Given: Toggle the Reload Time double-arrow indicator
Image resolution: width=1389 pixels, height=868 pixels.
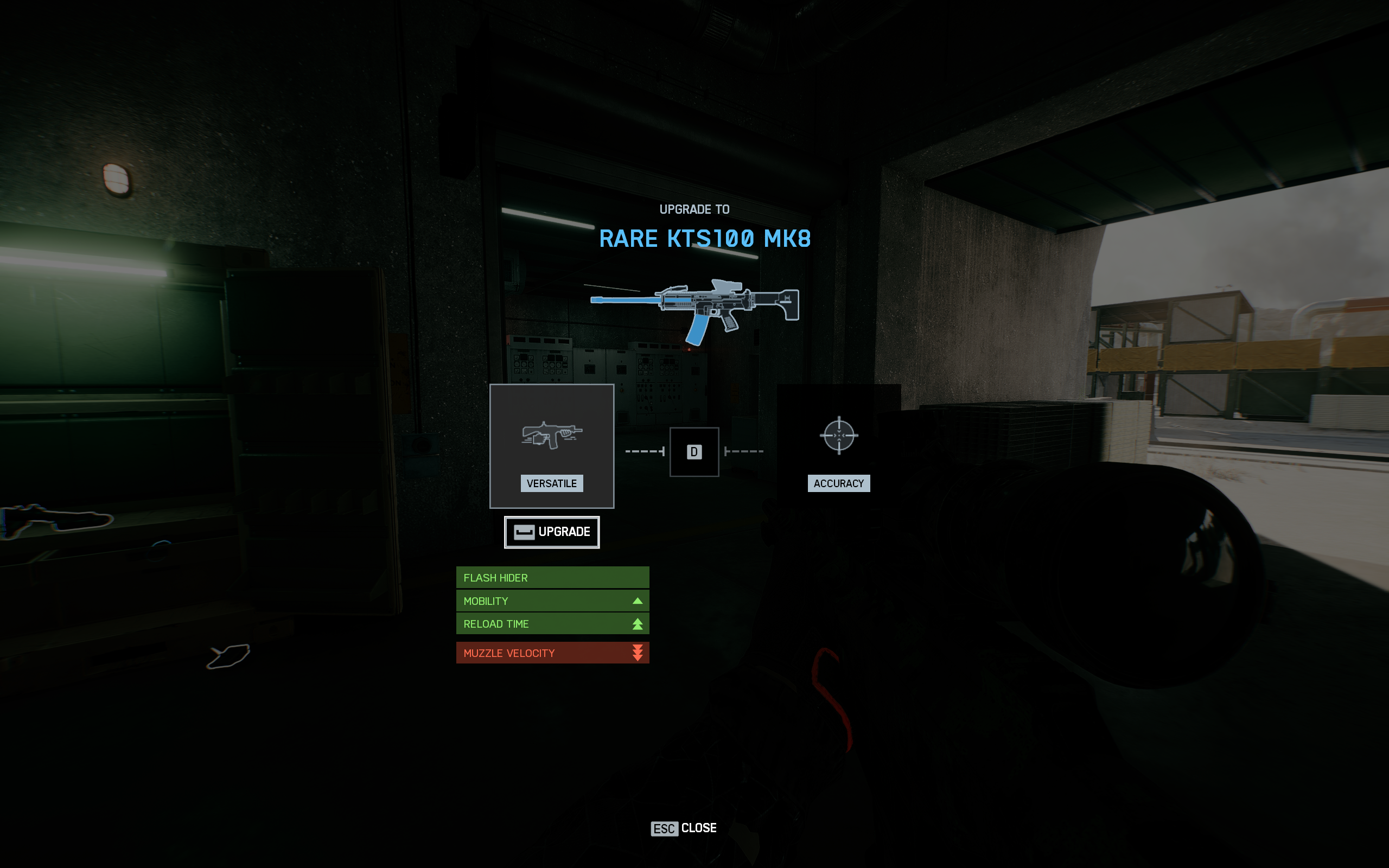Looking at the screenshot, I should pyautogui.click(x=638, y=623).
